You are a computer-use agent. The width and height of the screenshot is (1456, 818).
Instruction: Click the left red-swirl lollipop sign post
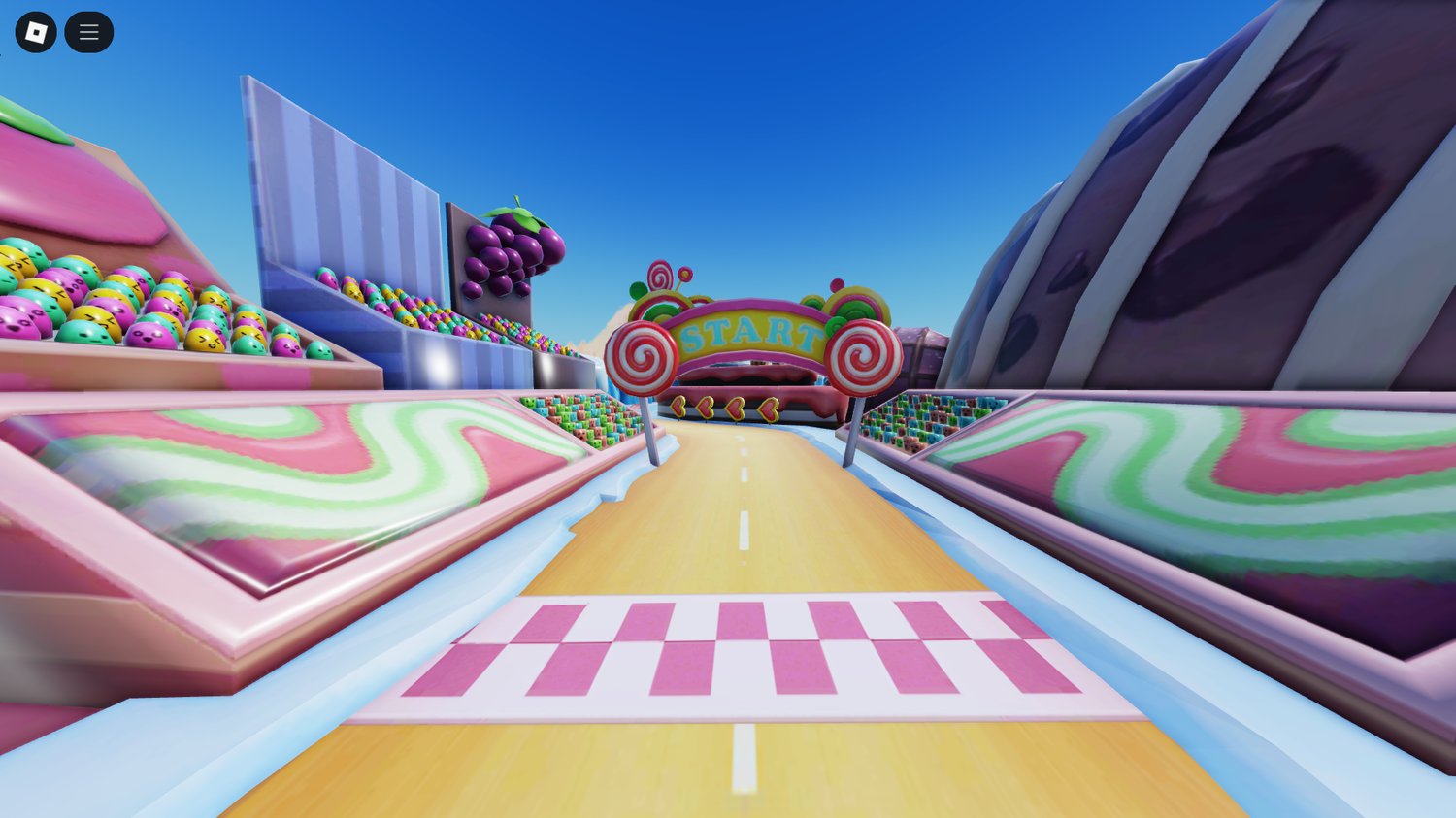click(642, 357)
